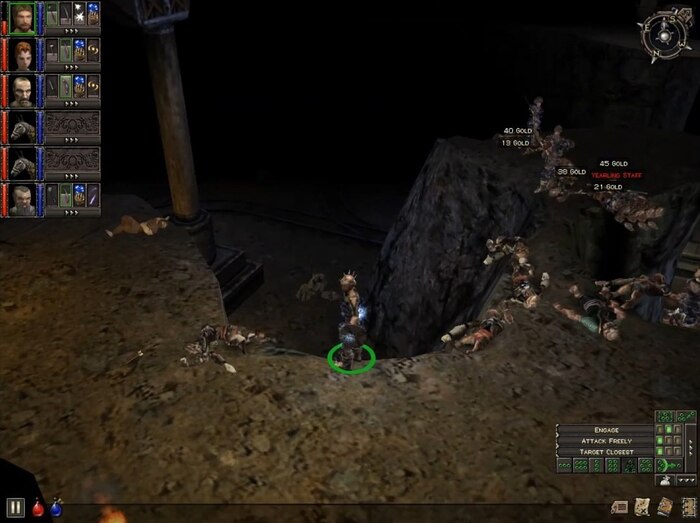Drink a blue mana potion
Viewport: 700px width, 523px height.
56,508
